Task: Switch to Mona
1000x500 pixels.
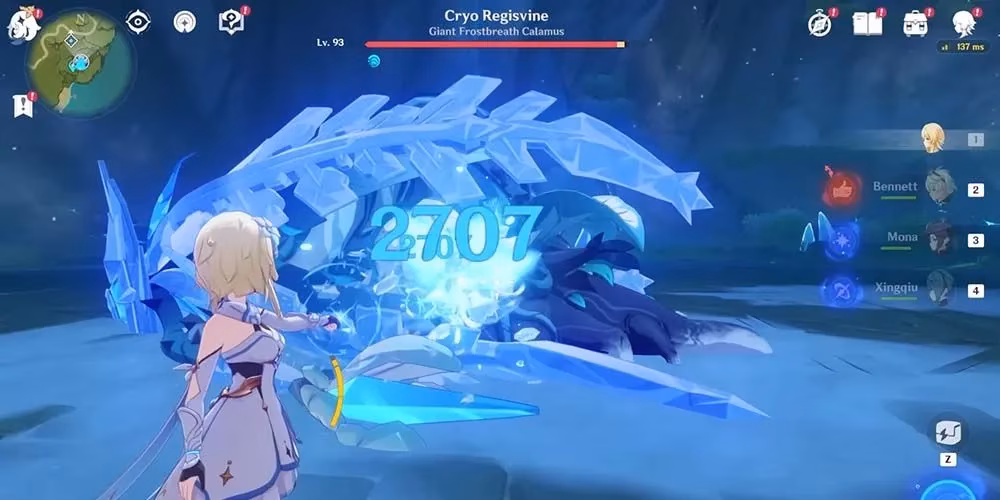Action: point(938,239)
